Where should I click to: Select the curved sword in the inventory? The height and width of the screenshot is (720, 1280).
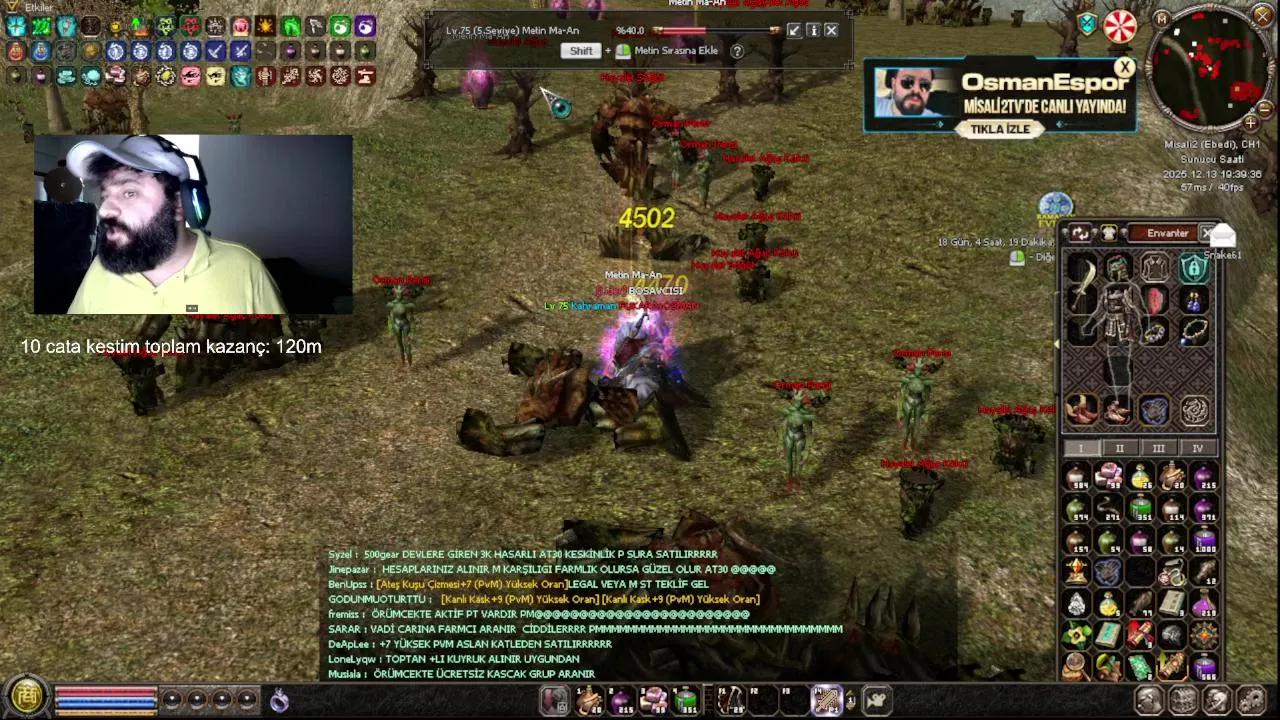tap(1079, 282)
